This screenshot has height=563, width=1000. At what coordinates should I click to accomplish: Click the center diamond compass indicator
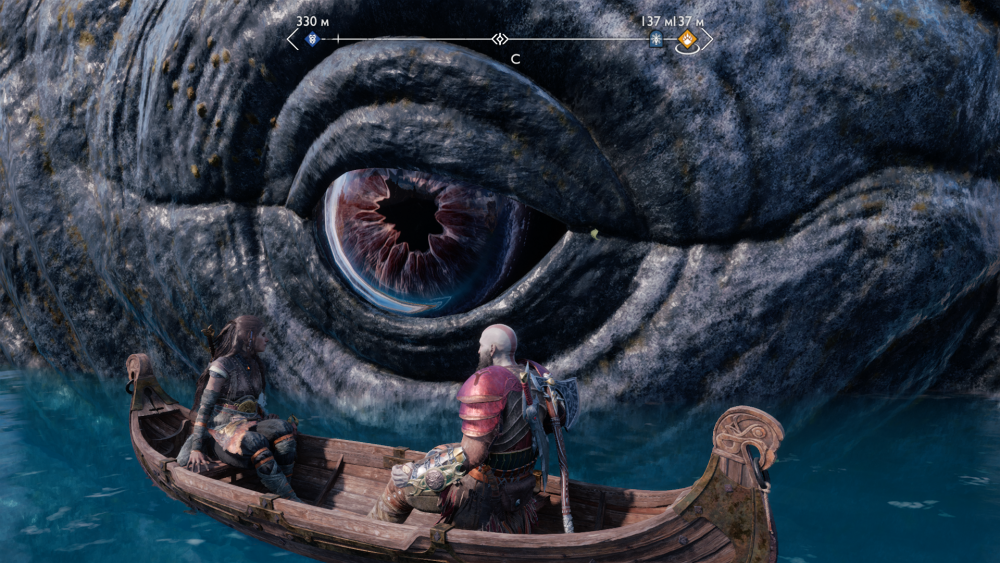pyautogui.click(x=500, y=39)
